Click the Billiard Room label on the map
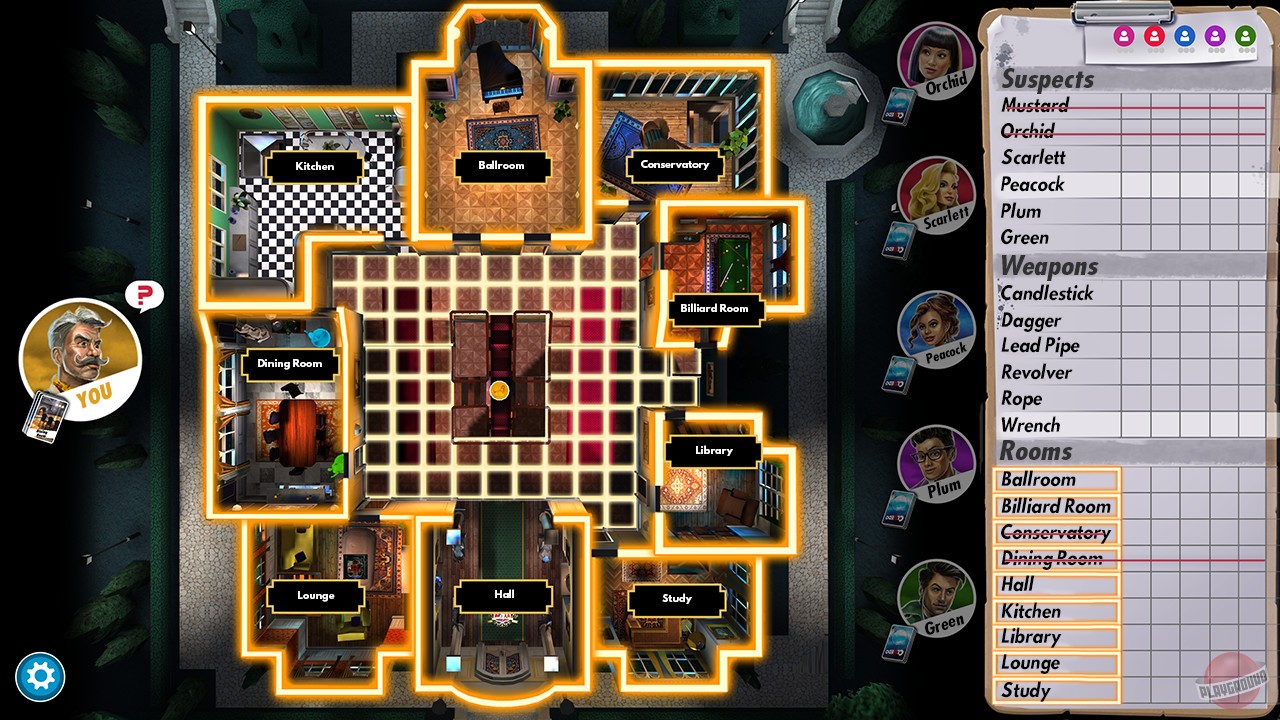 tap(715, 309)
